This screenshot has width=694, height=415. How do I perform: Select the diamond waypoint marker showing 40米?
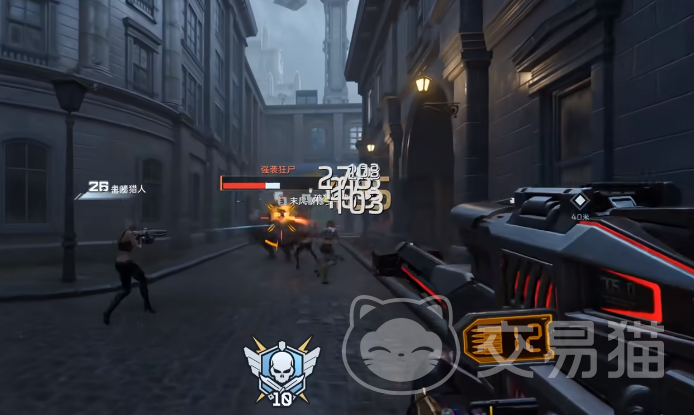click(x=580, y=200)
